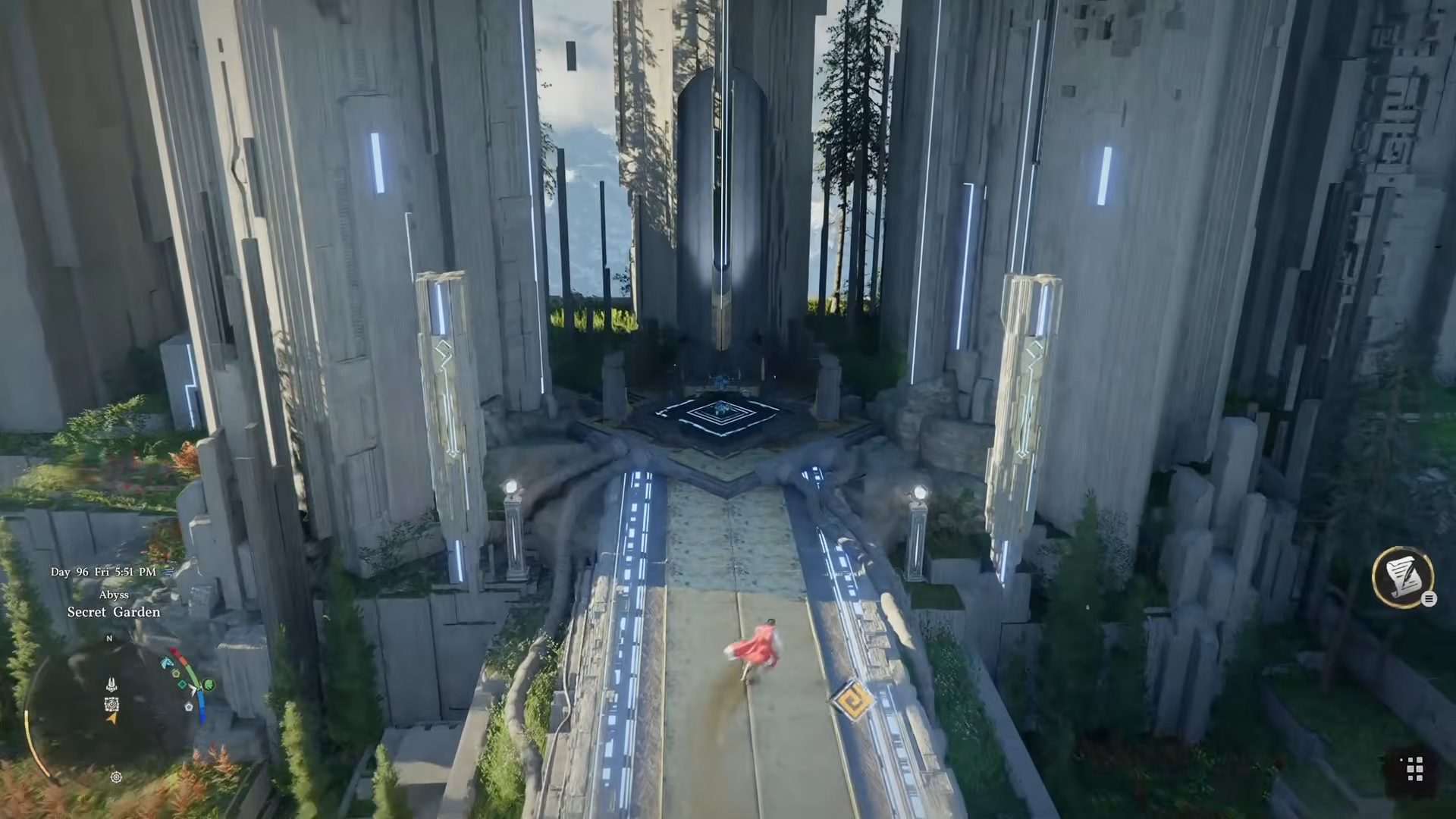This screenshot has height=819, width=1456.
Task: Click the green leaf marker on minimap edge
Action: coord(209,686)
